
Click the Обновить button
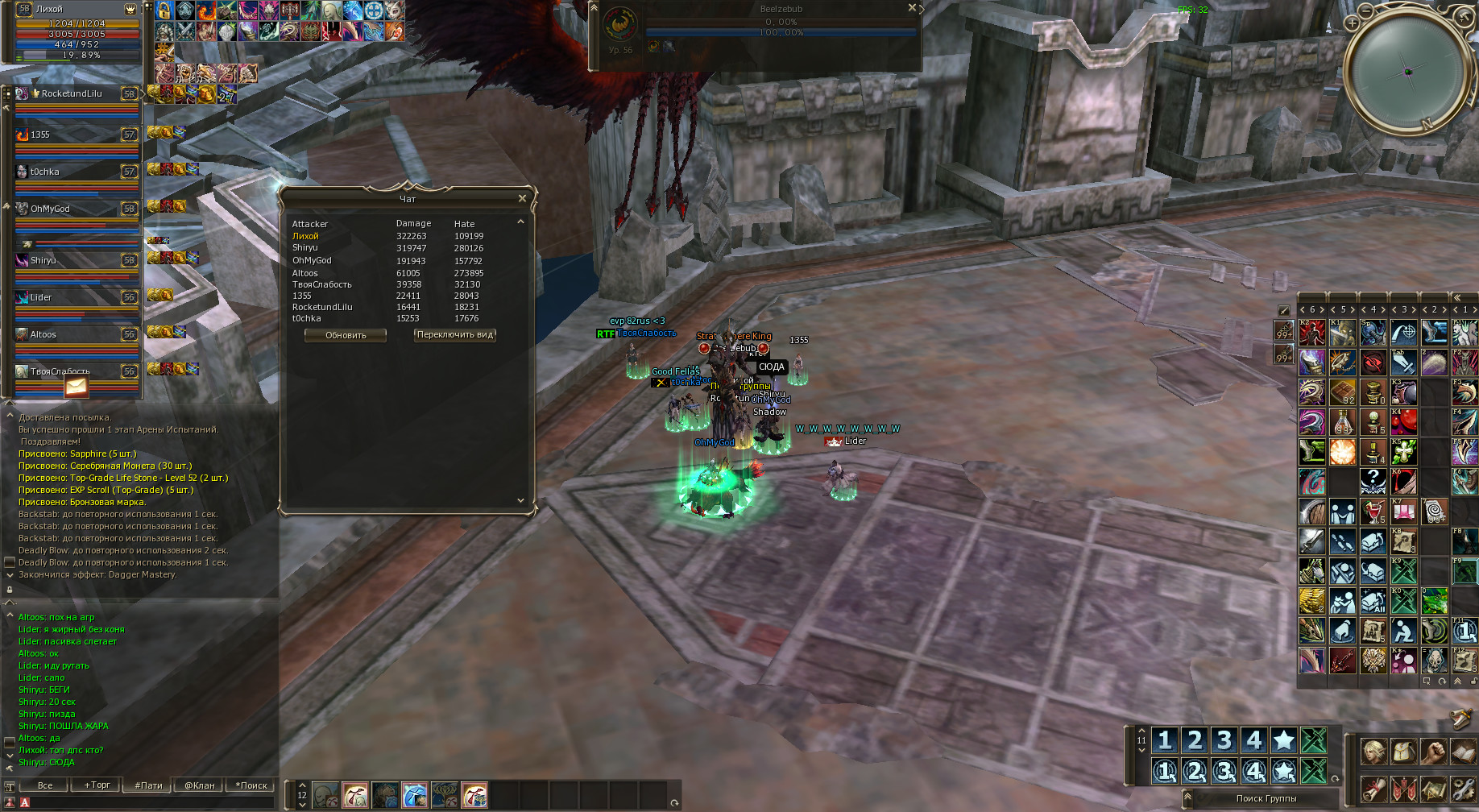[346, 335]
